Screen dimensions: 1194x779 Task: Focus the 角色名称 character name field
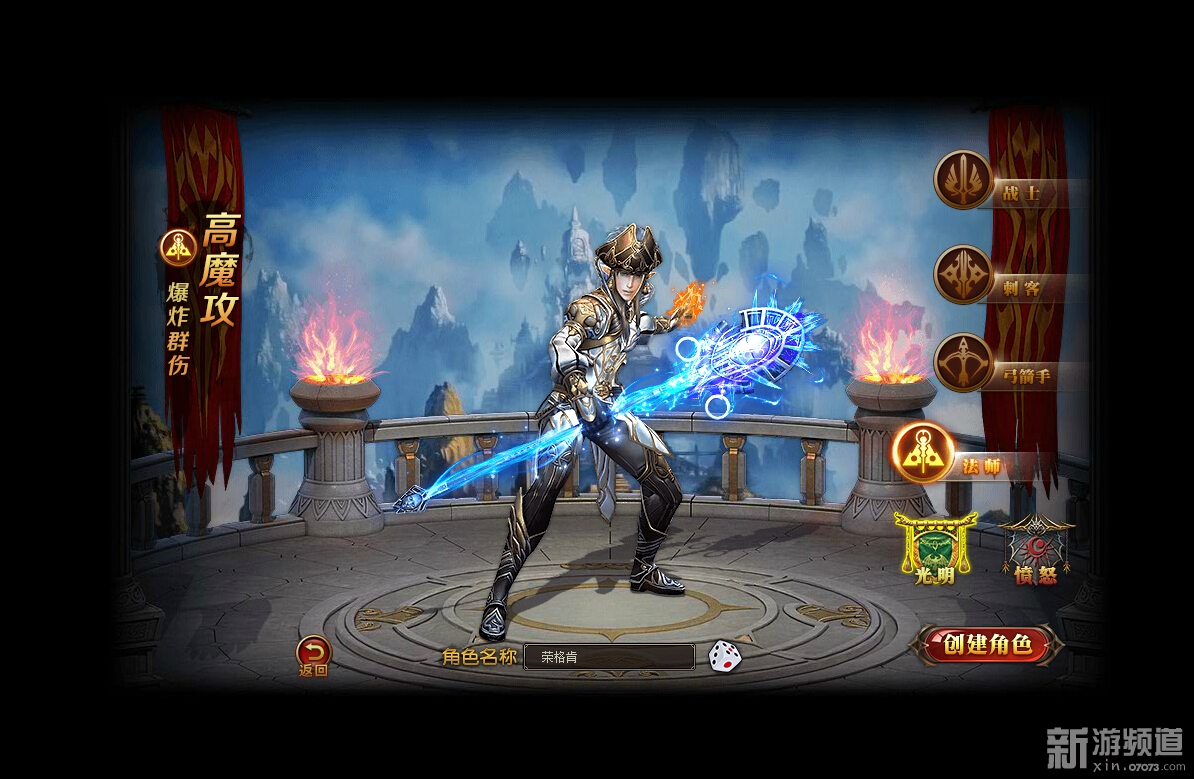click(x=608, y=657)
